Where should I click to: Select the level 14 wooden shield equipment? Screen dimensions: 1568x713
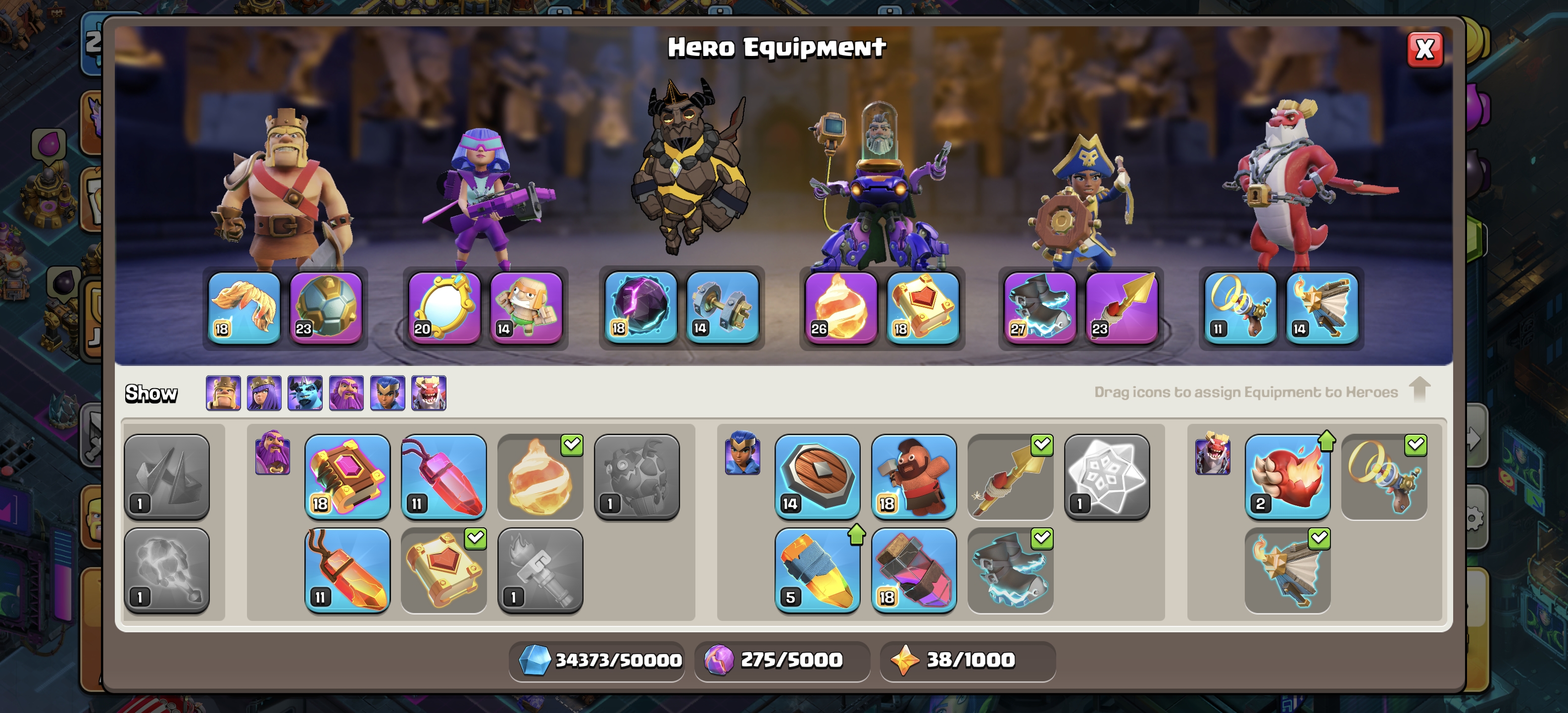[817, 476]
